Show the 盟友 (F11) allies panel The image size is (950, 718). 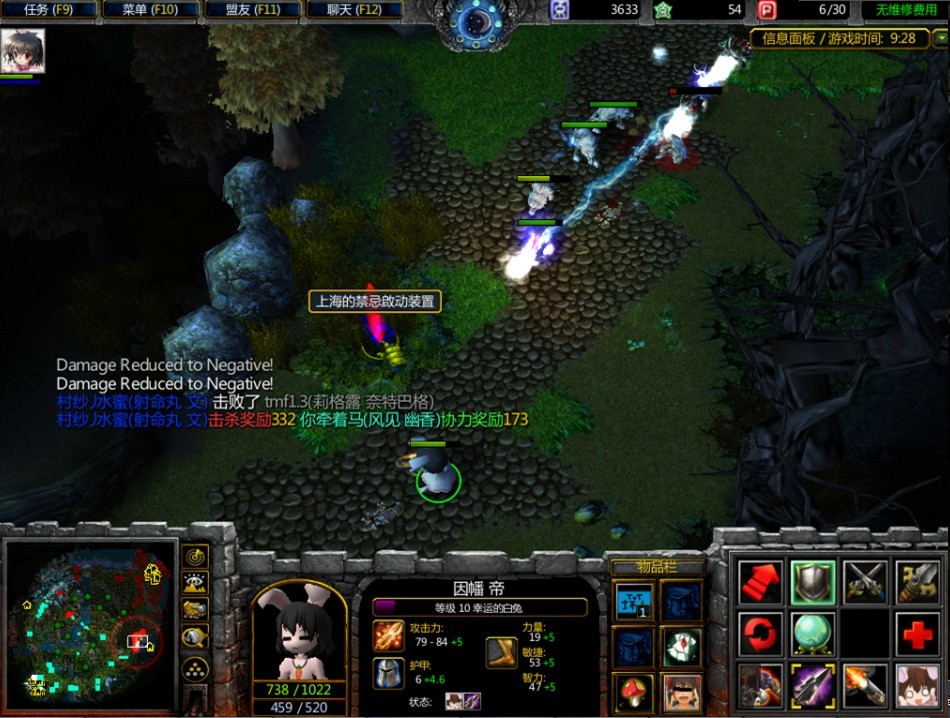click(253, 10)
